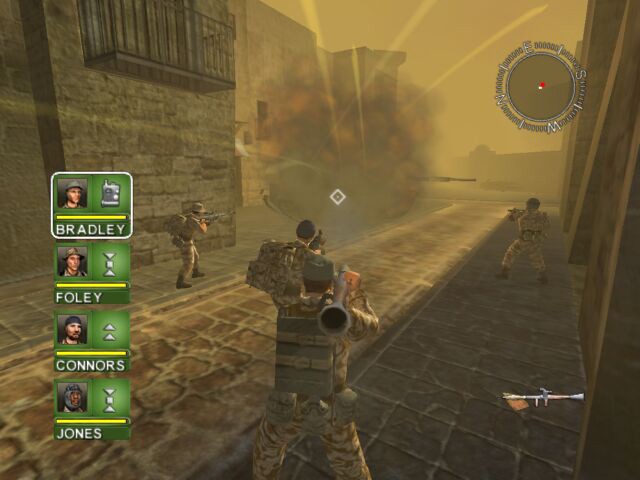Screen dimensions: 640x480
Task: Select Foley's squad portrait
Action: tap(72, 262)
